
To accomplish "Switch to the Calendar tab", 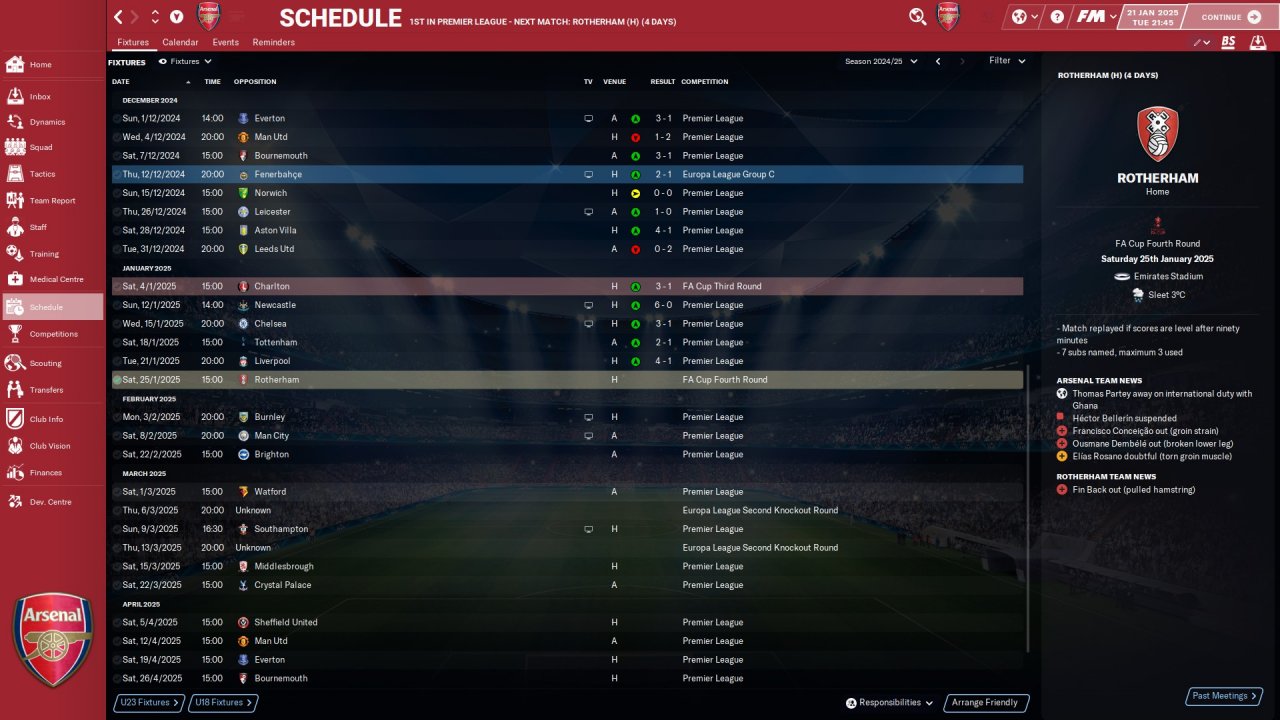I will click(x=180, y=43).
